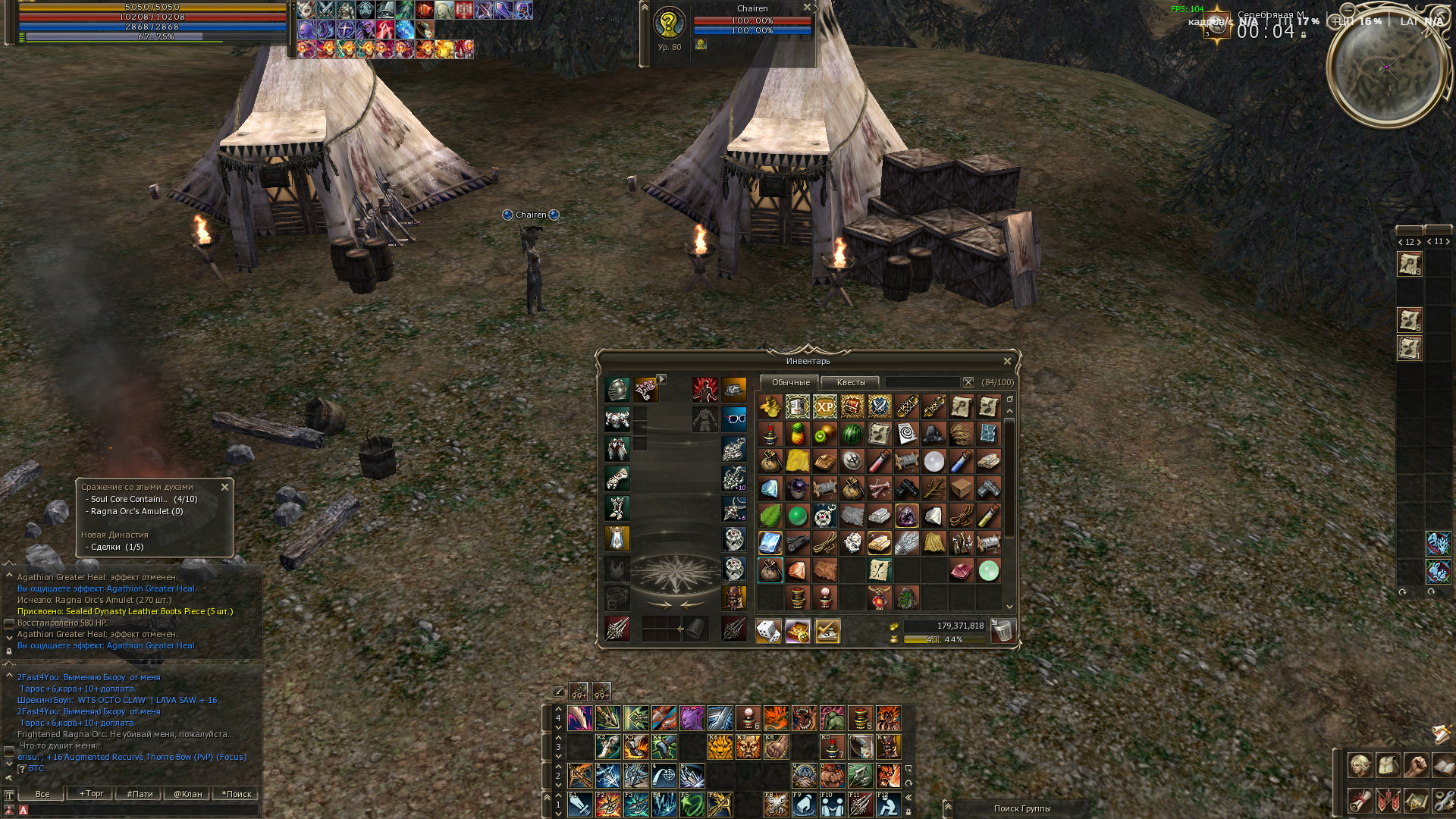
Task: Close the inventory window
Action: tap(1007, 362)
